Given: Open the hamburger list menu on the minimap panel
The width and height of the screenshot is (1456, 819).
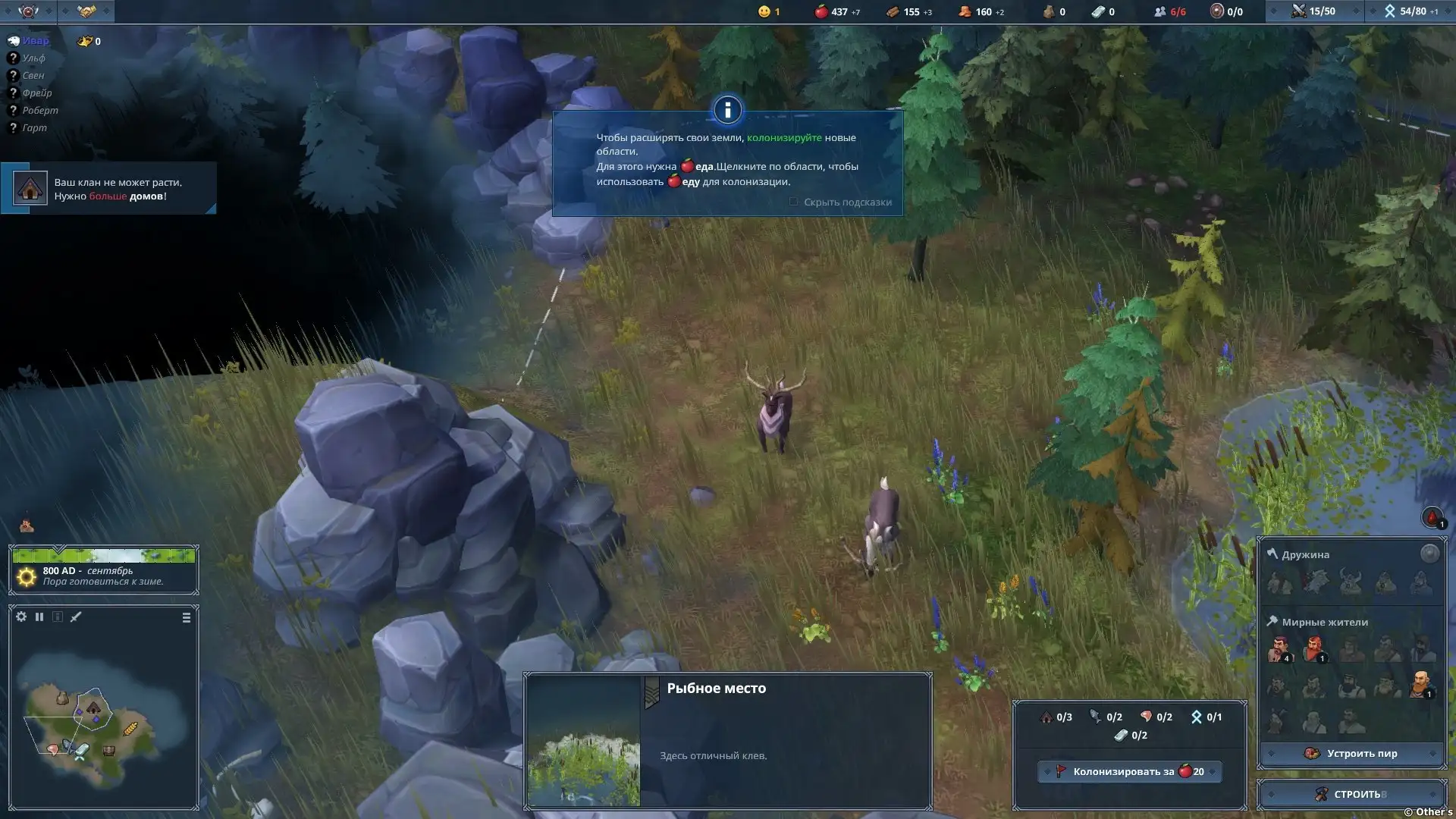Looking at the screenshot, I should tap(187, 618).
